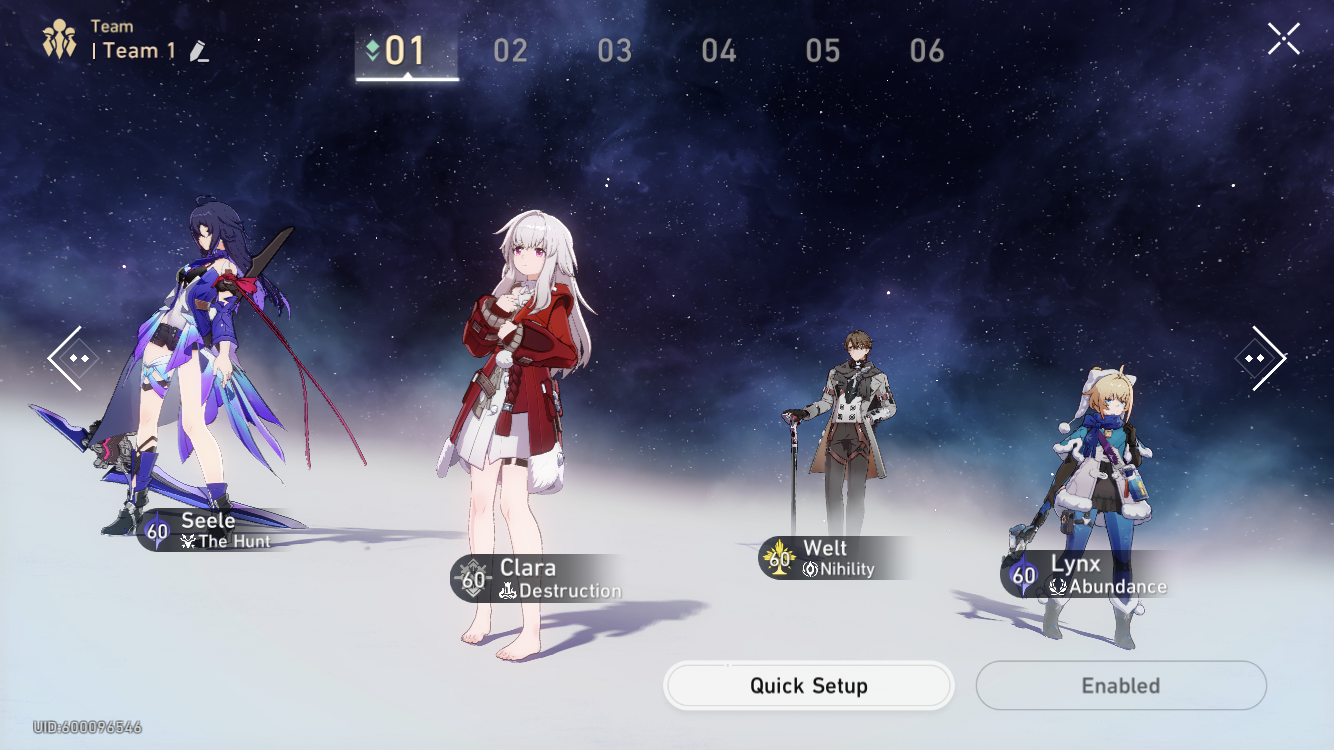This screenshot has height=750, width=1334.
Task: Switch to team tab 03
Action: [x=614, y=49]
